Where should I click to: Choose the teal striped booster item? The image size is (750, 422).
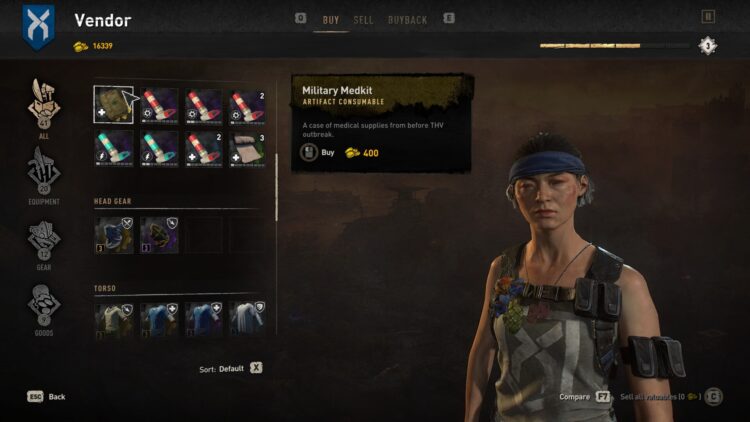(113, 148)
